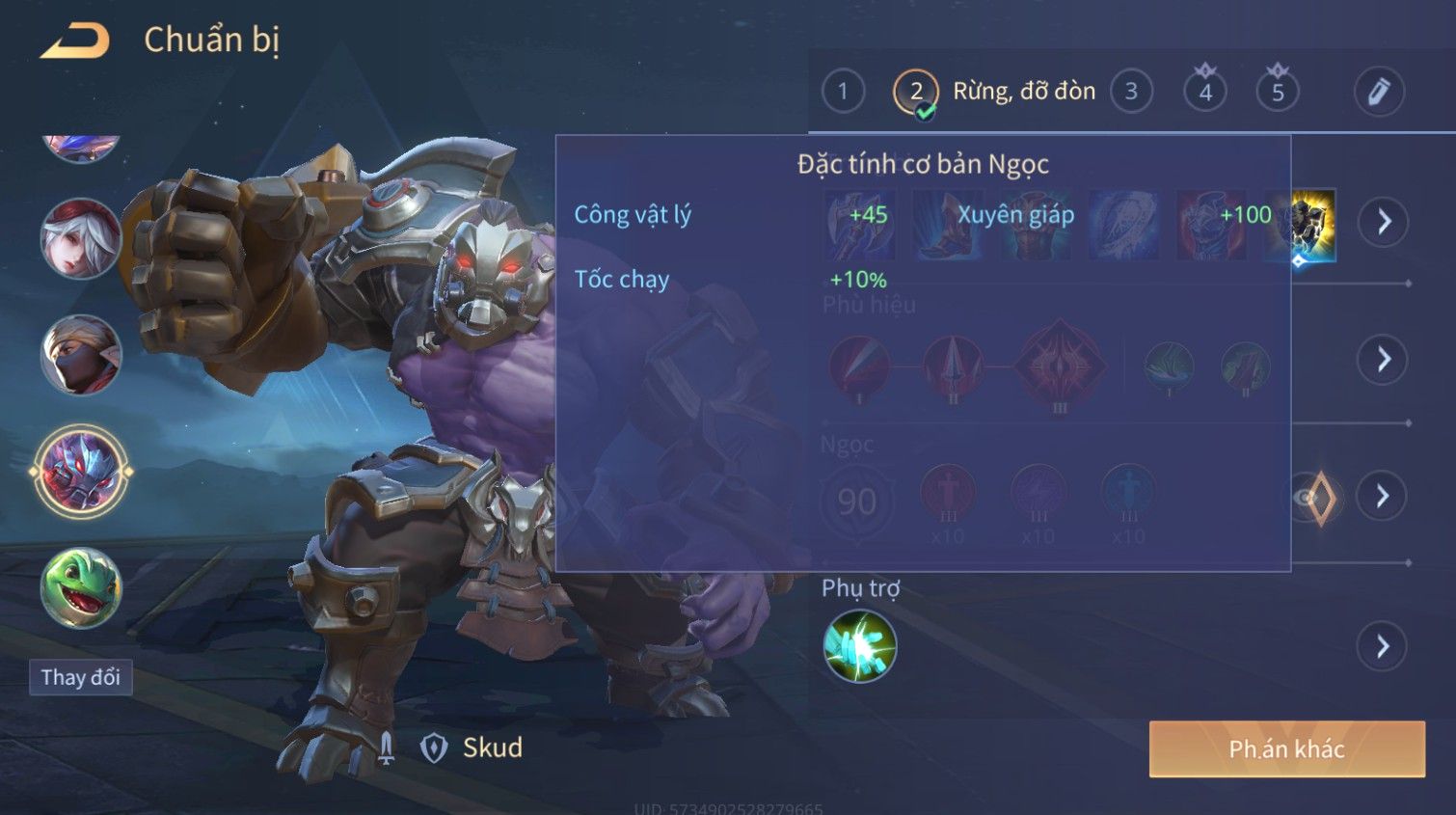The width and height of the screenshot is (1456, 815).
Task: Open the Phụ trợ selection arrow
Action: 1383,646
